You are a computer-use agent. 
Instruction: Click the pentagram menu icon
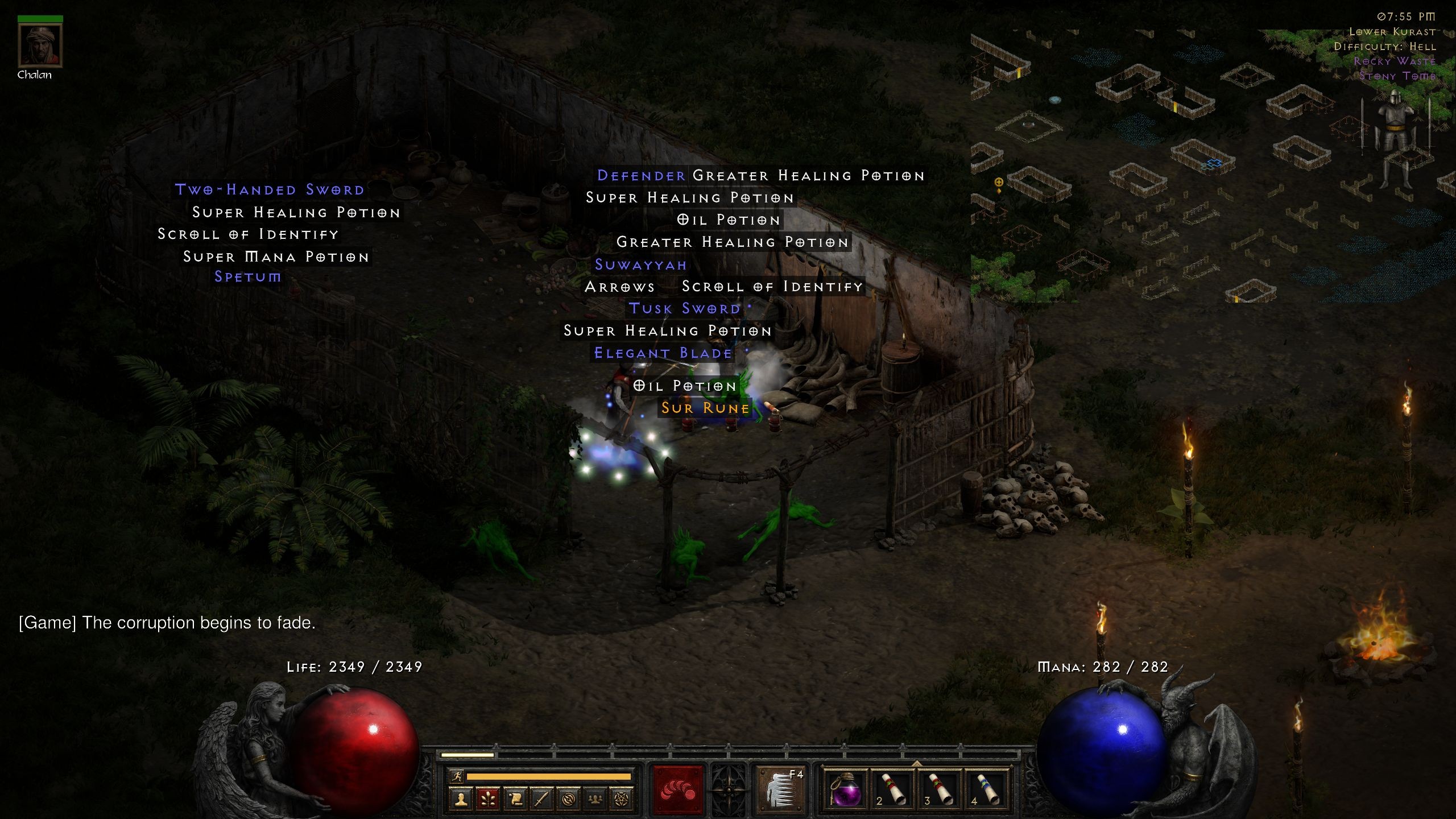pos(624,799)
